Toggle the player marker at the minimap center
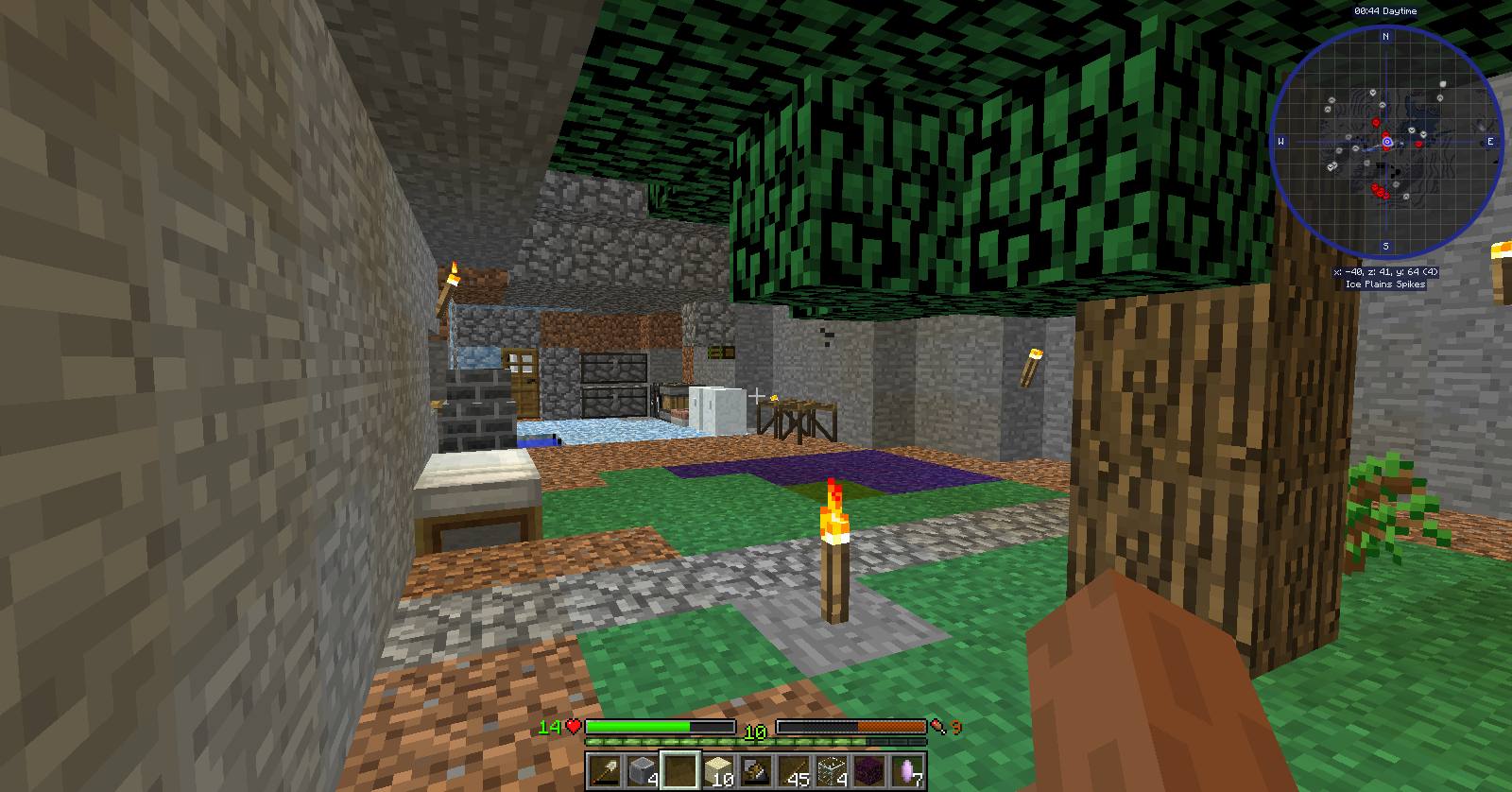Viewport: 1512px width, 792px height. coord(1386,142)
